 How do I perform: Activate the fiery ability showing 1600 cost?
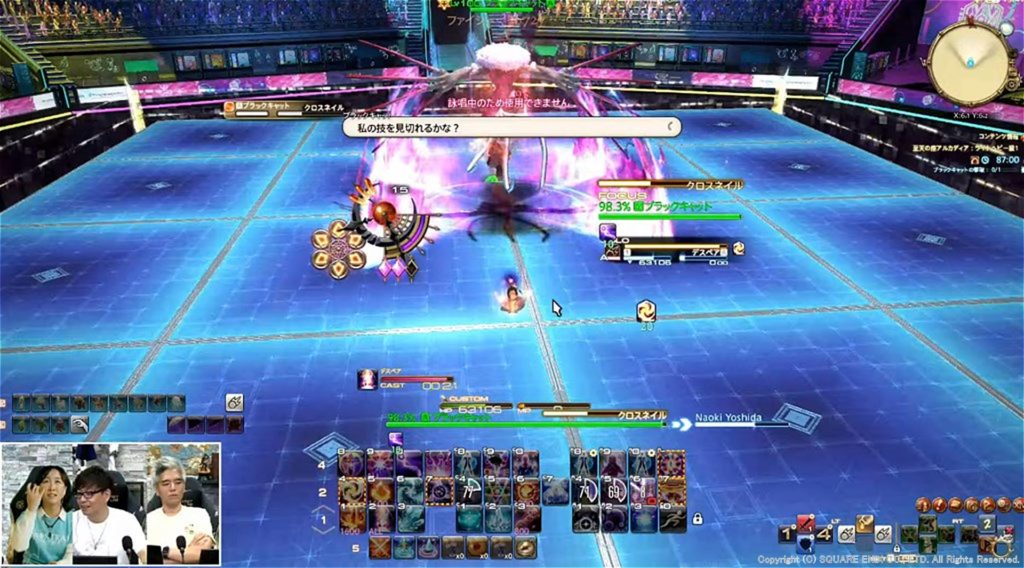coord(351,518)
